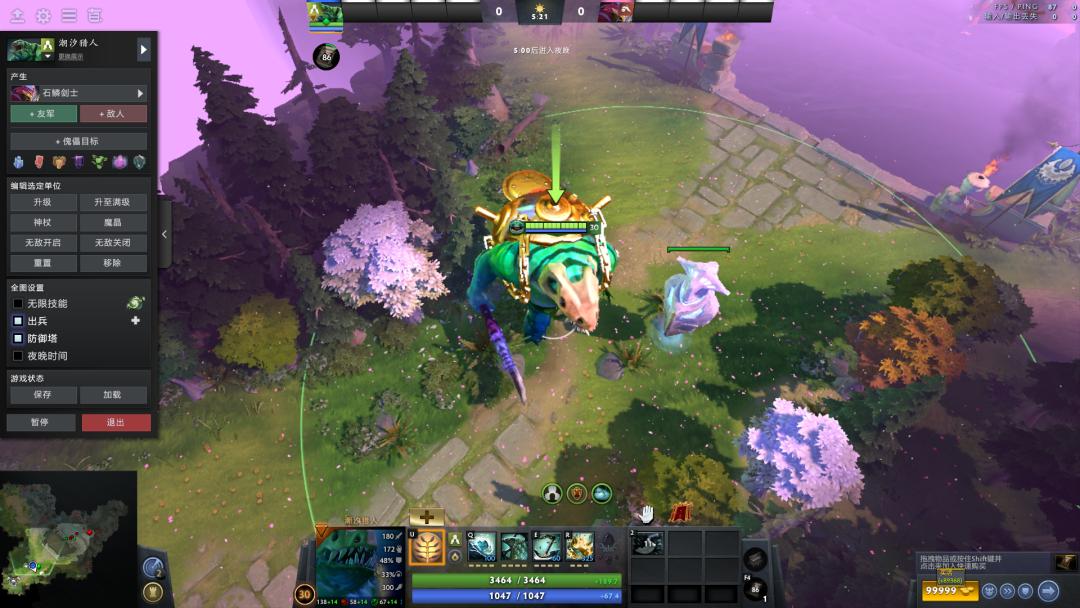Image resolution: width=1080 pixels, height=608 pixels.
Task: Activate the R ability Ravage icon
Action: coord(580,546)
